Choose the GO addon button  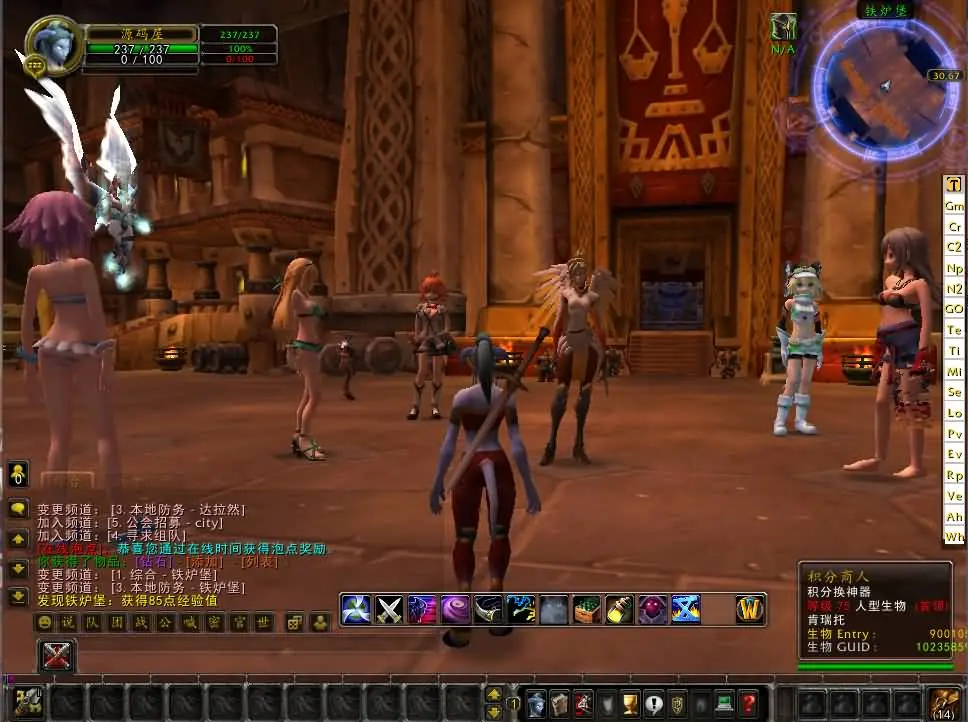954,309
